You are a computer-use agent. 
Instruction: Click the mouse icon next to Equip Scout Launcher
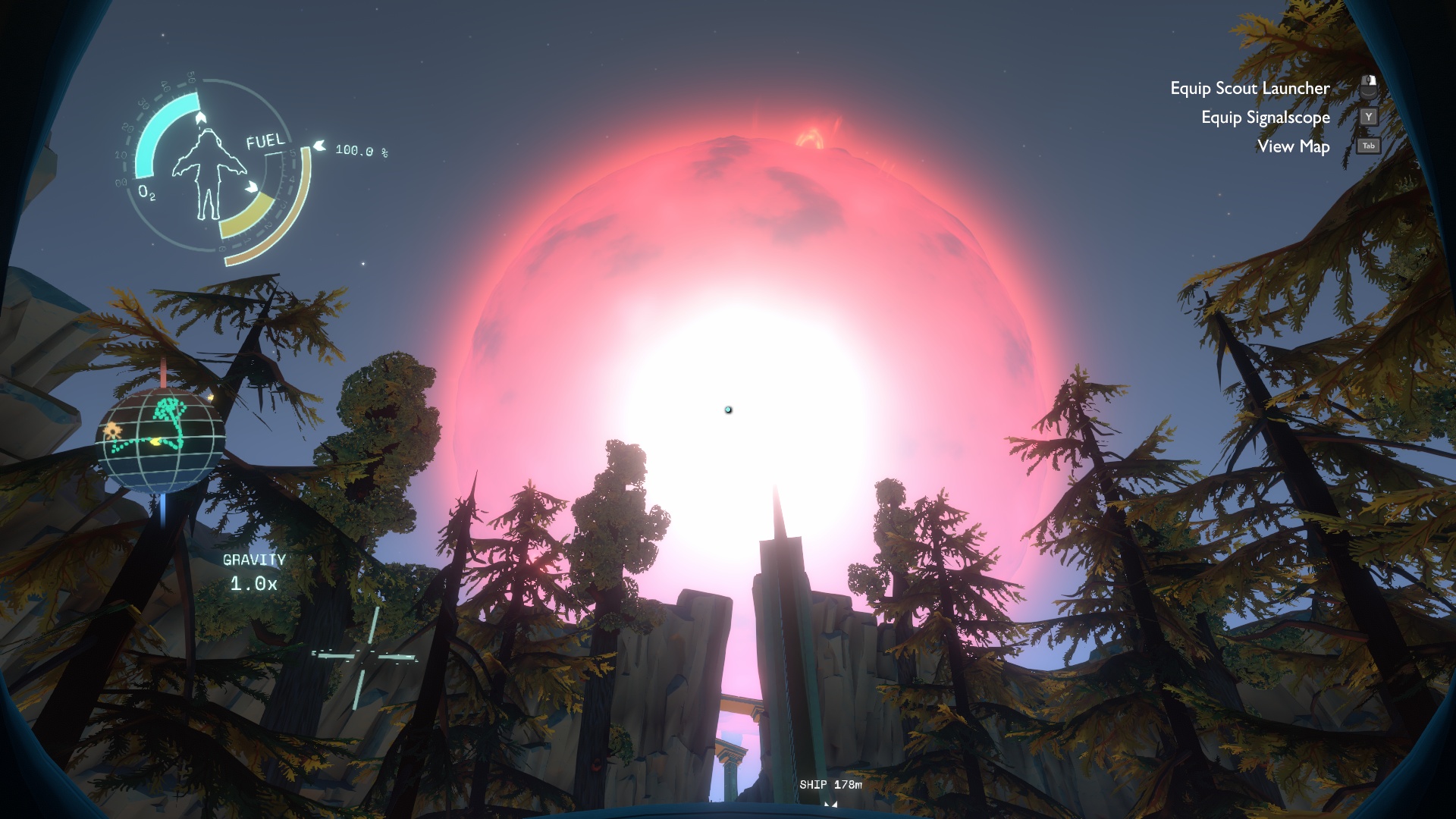coord(1369,87)
